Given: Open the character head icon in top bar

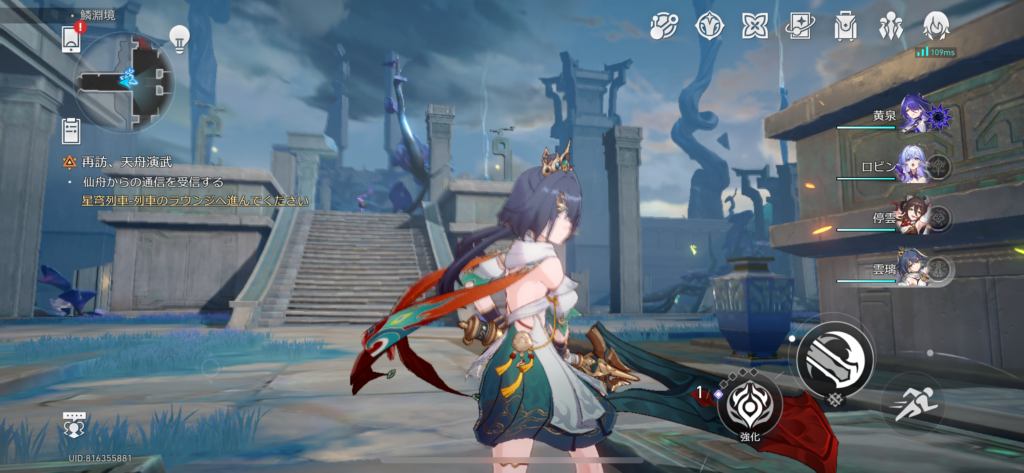Looking at the screenshot, I should click(x=936, y=26).
